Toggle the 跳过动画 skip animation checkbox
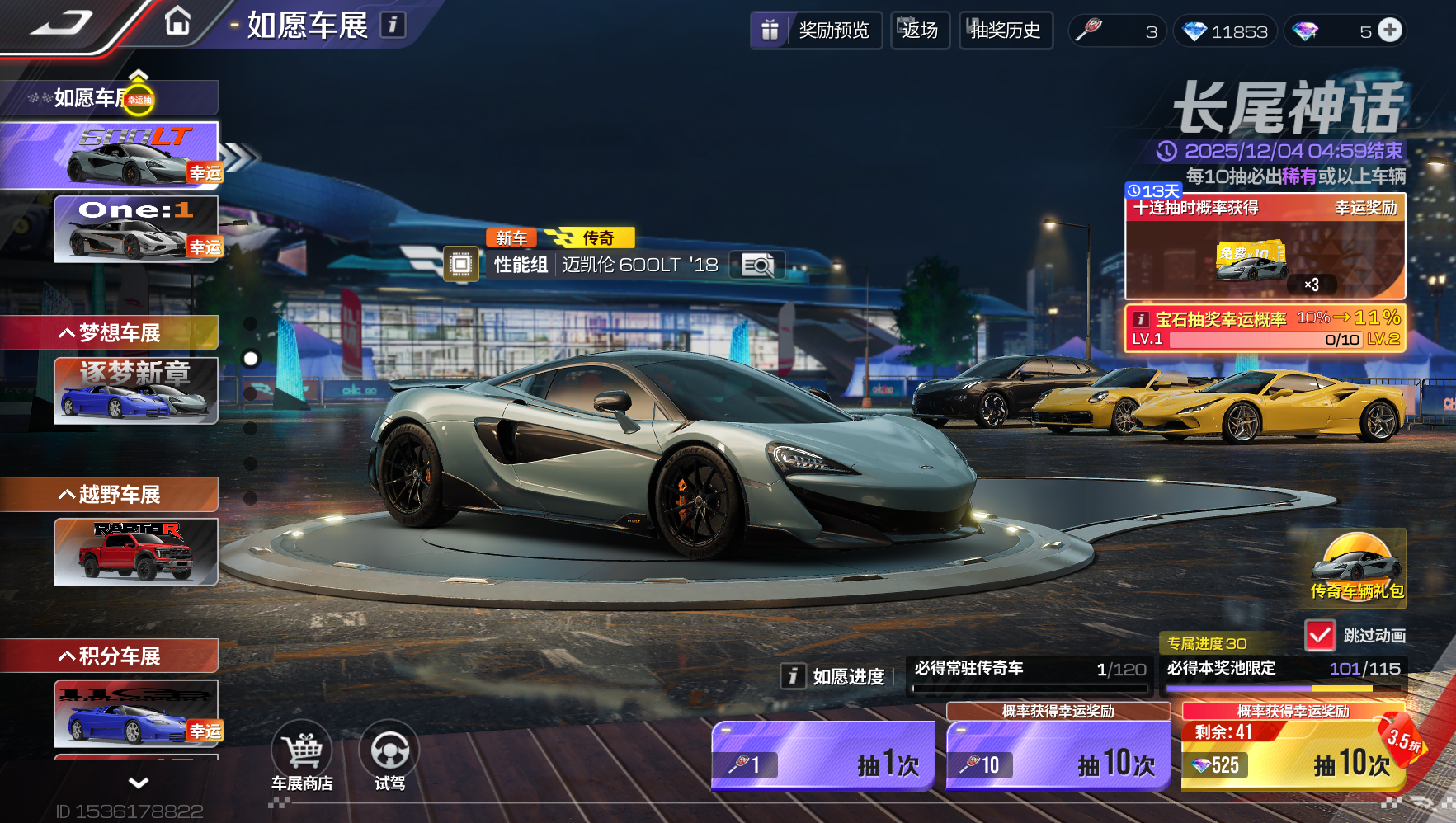The image size is (1456, 823). [1320, 635]
